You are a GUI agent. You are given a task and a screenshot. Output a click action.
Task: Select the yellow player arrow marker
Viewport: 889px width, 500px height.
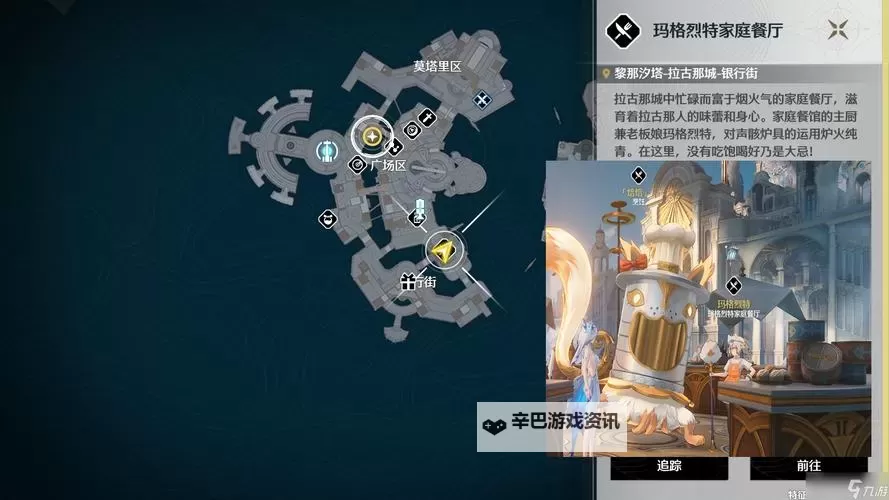(444, 250)
